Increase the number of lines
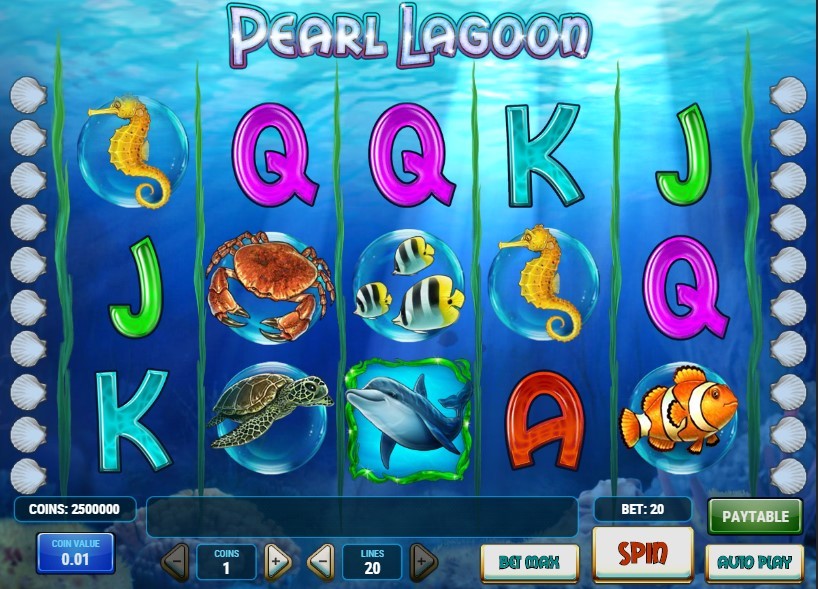Image resolution: width=818 pixels, height=589 pixels. pyautogui.click(x=423, y=562)
